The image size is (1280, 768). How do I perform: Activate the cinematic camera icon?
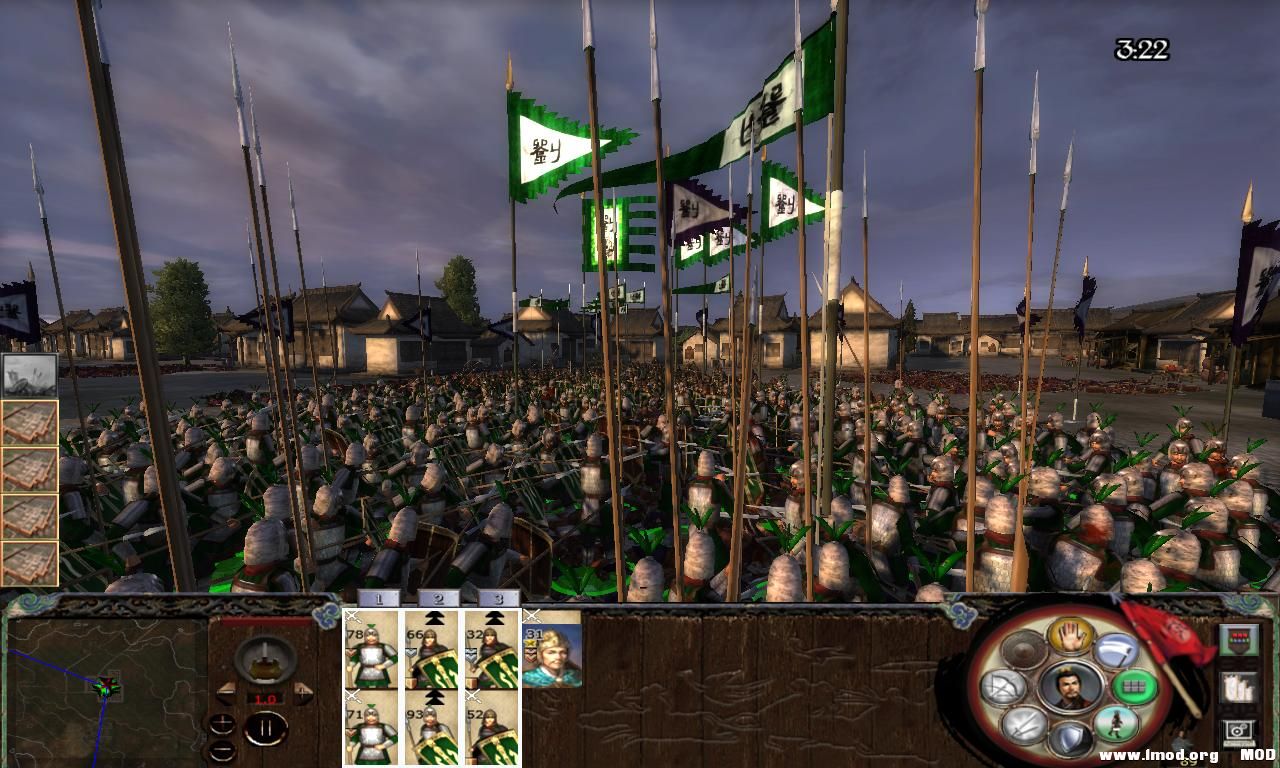pyautogui.click(x=1238, y=731)
